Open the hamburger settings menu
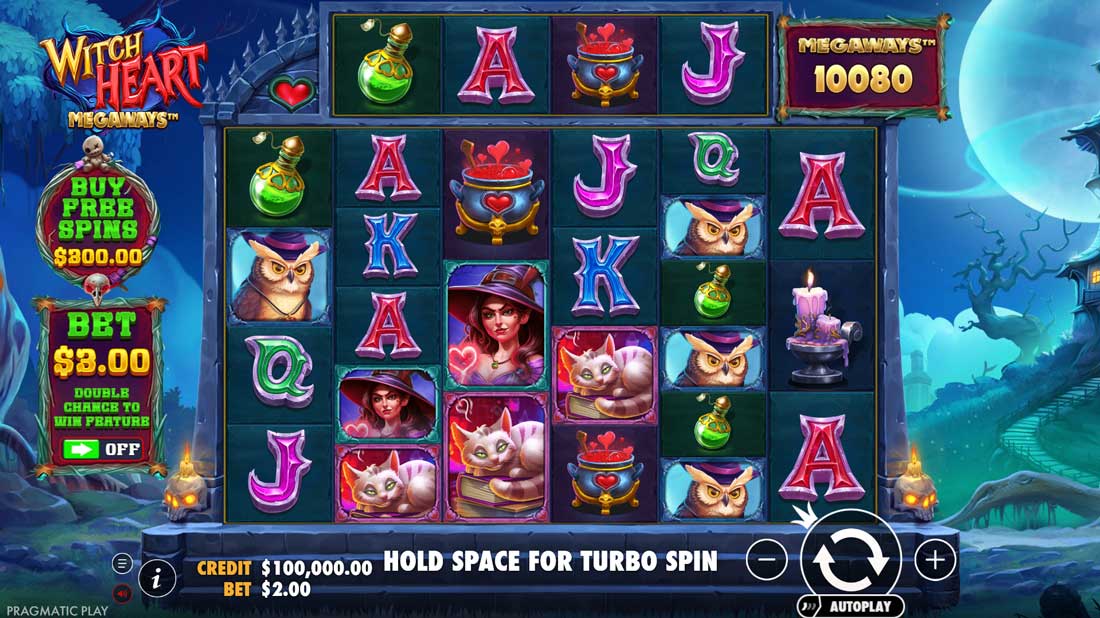1100x618 pixels. coord(122,563)
